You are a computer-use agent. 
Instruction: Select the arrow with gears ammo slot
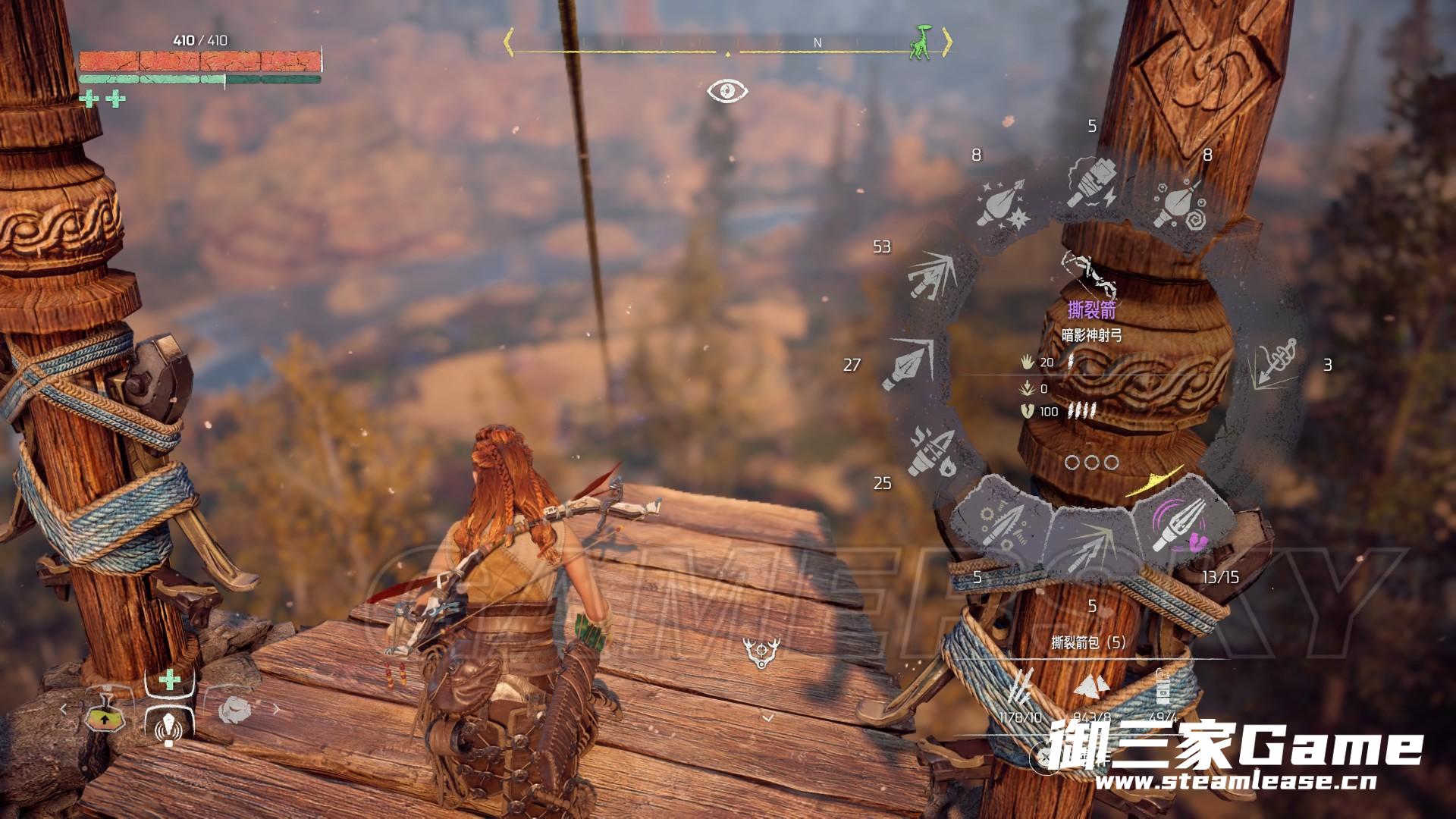click(x=1003, y=525)
